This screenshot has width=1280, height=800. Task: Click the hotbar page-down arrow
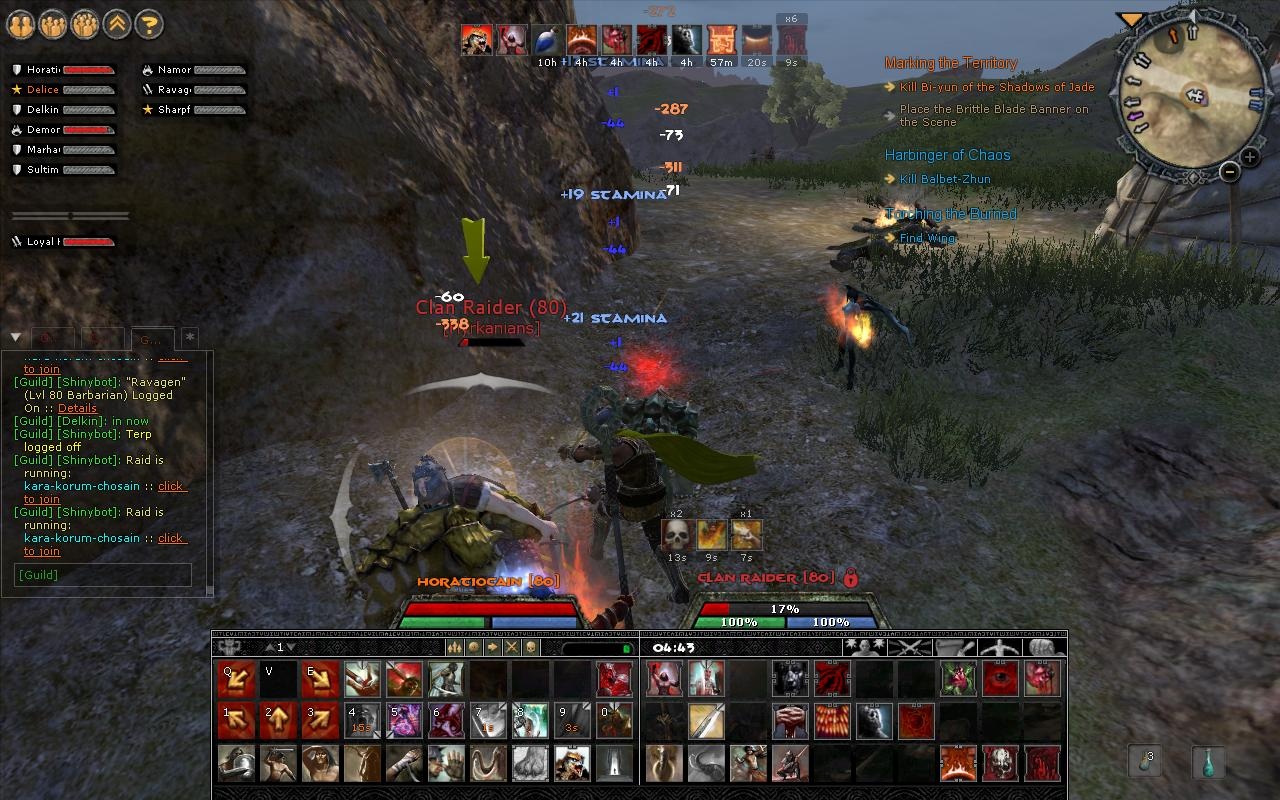[291, 645]
